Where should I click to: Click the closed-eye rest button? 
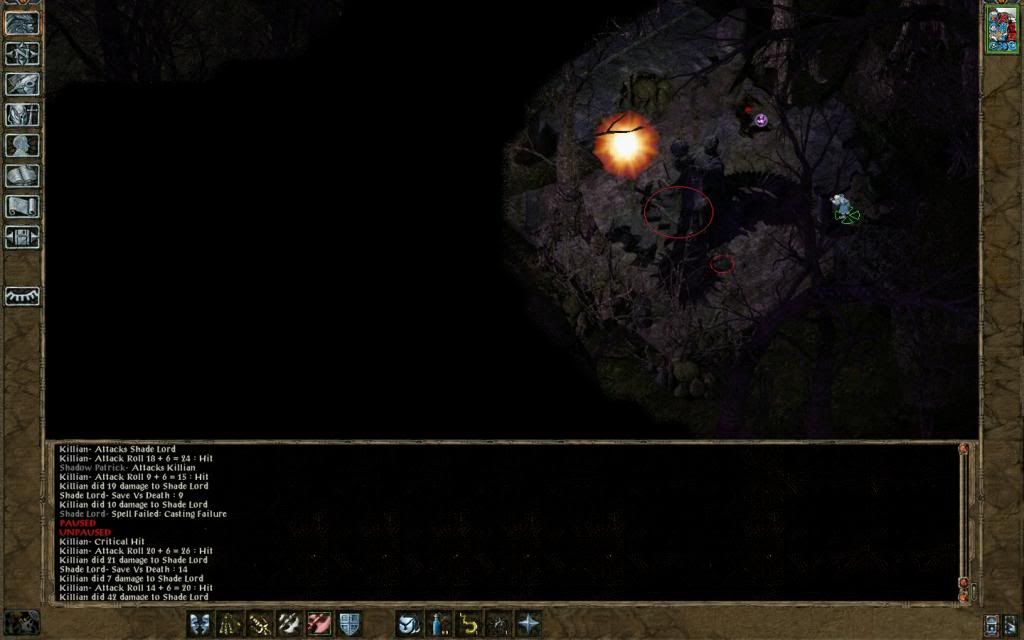pos(22,296)
